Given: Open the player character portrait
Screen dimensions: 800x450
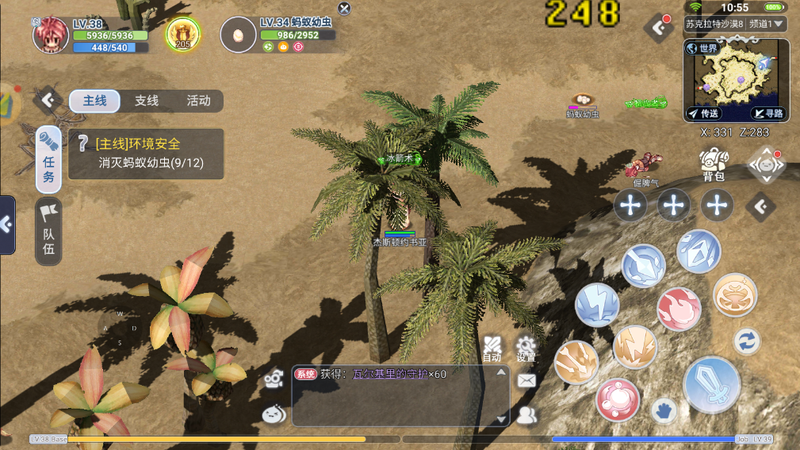Looking at the screenshot, I should tap(50, 34).
